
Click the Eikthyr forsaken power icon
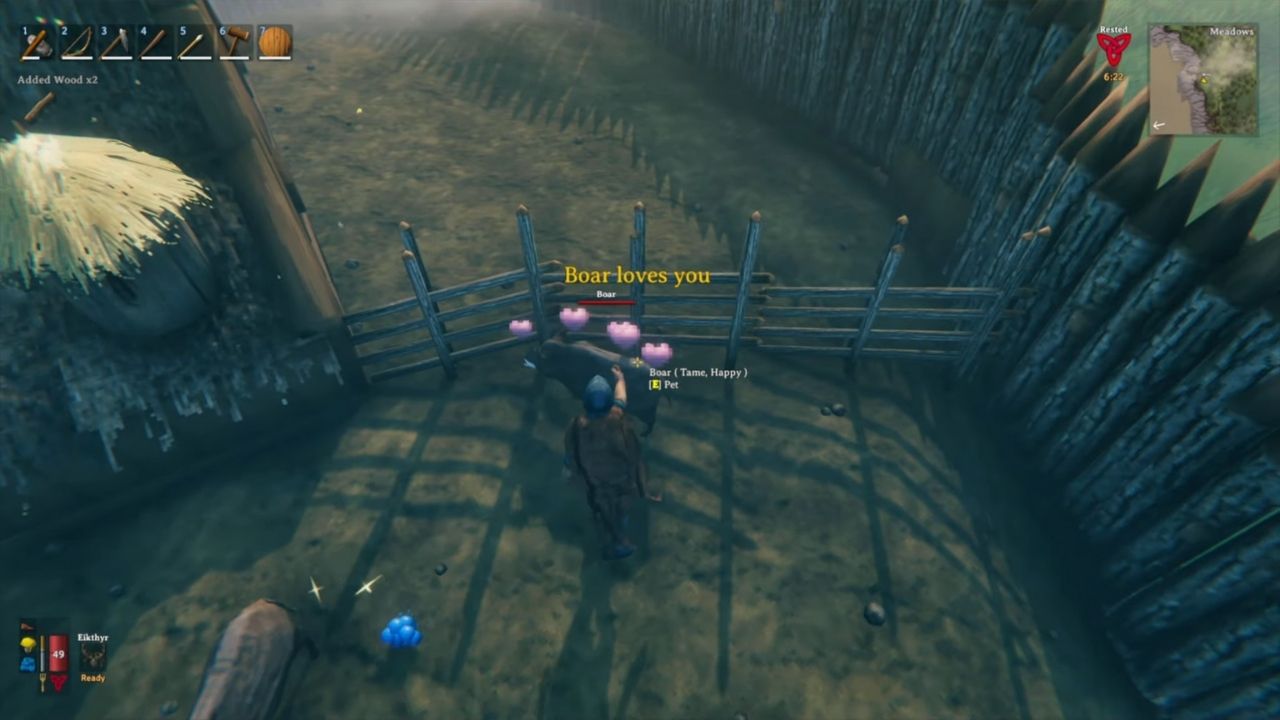click(x=95, y=657)
